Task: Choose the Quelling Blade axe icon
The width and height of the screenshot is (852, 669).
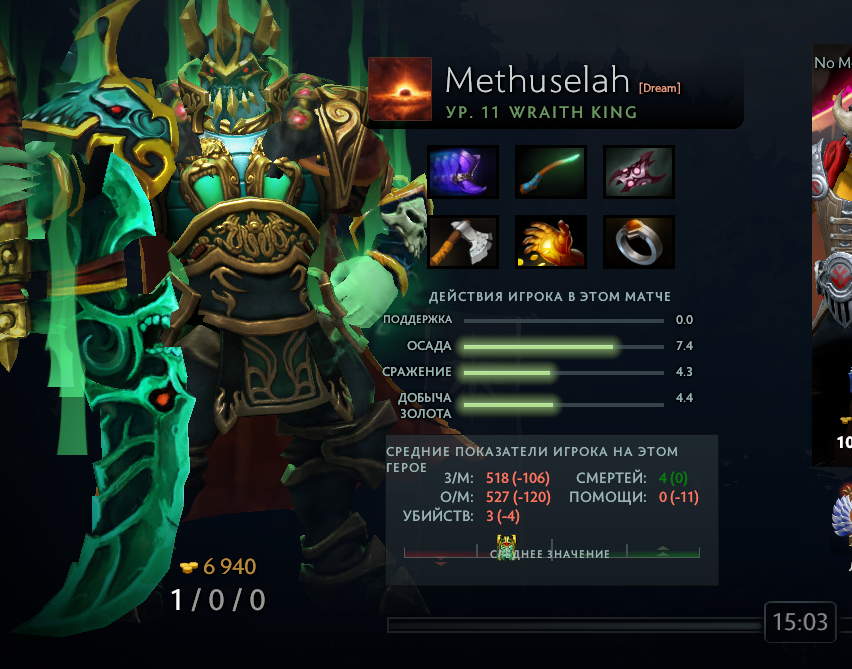Action: coord(463,242)
